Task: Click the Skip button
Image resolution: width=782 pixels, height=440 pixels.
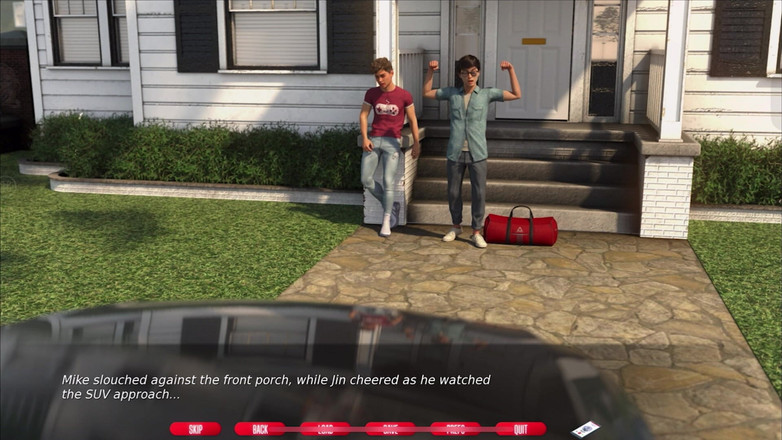Action: pyautogui.click(x=195, y=429)
